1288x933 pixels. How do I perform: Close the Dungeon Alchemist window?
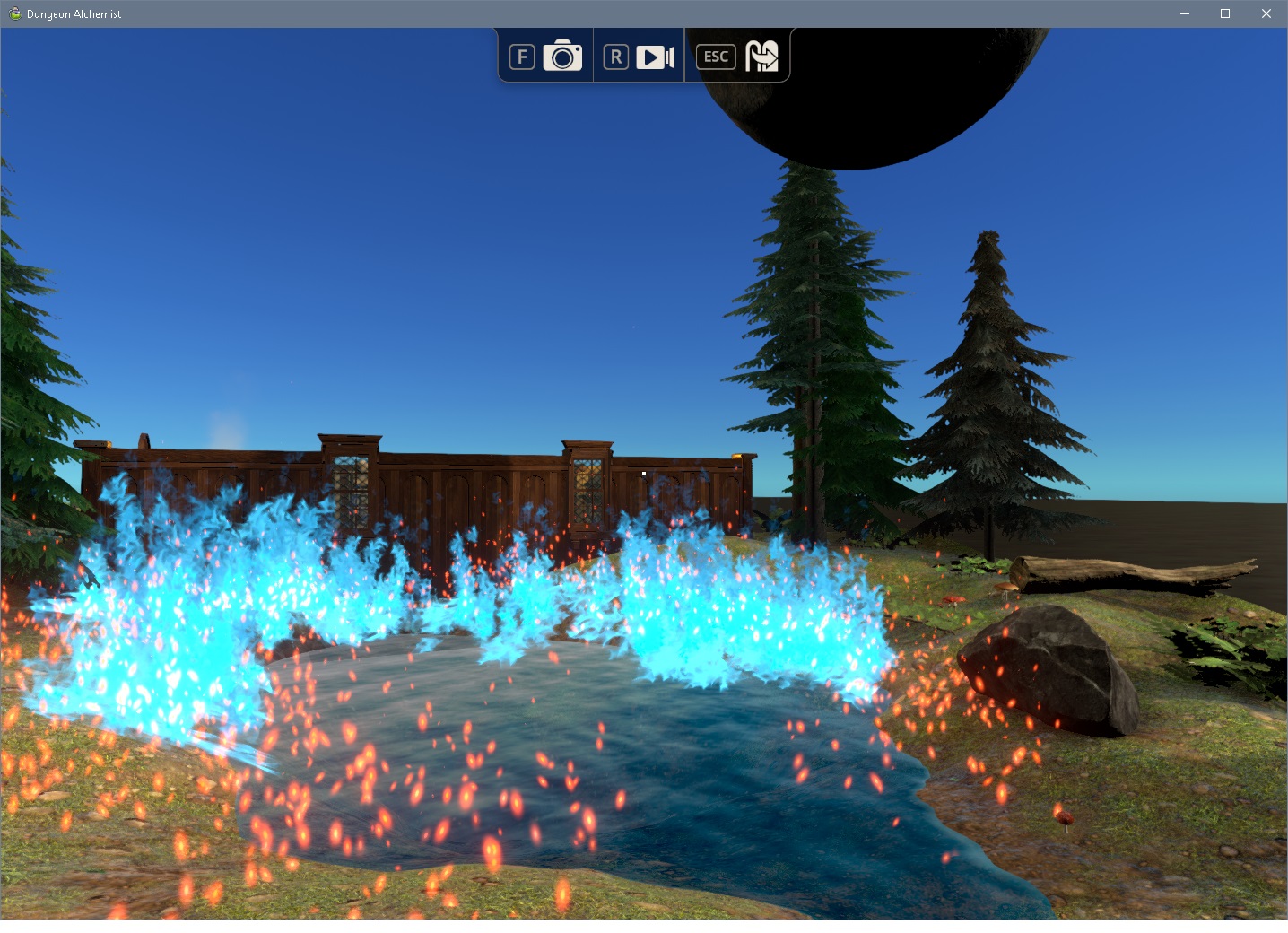1266,13
